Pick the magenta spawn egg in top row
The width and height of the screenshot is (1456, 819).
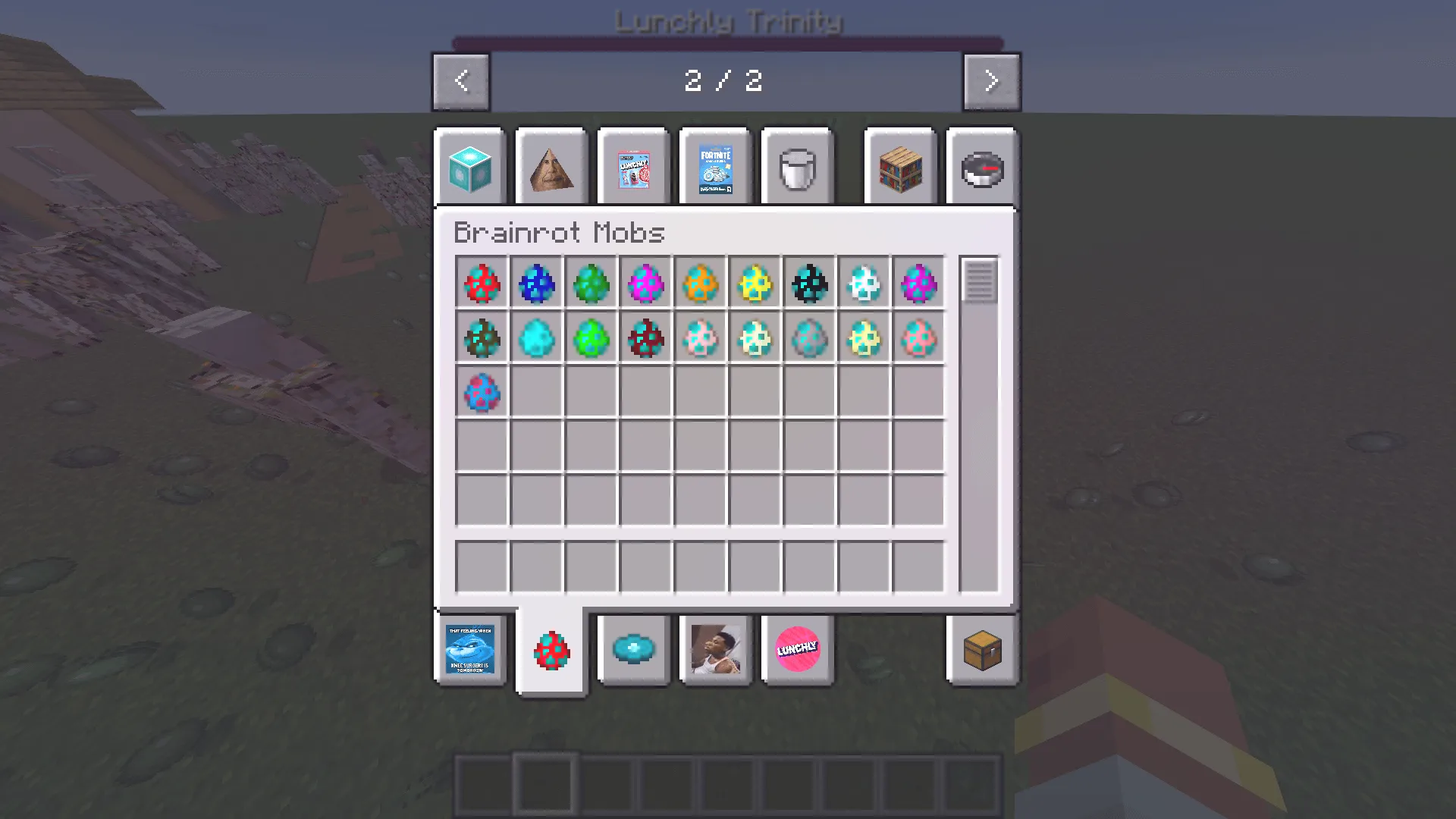pyautogui.click(x=645, y=284)
